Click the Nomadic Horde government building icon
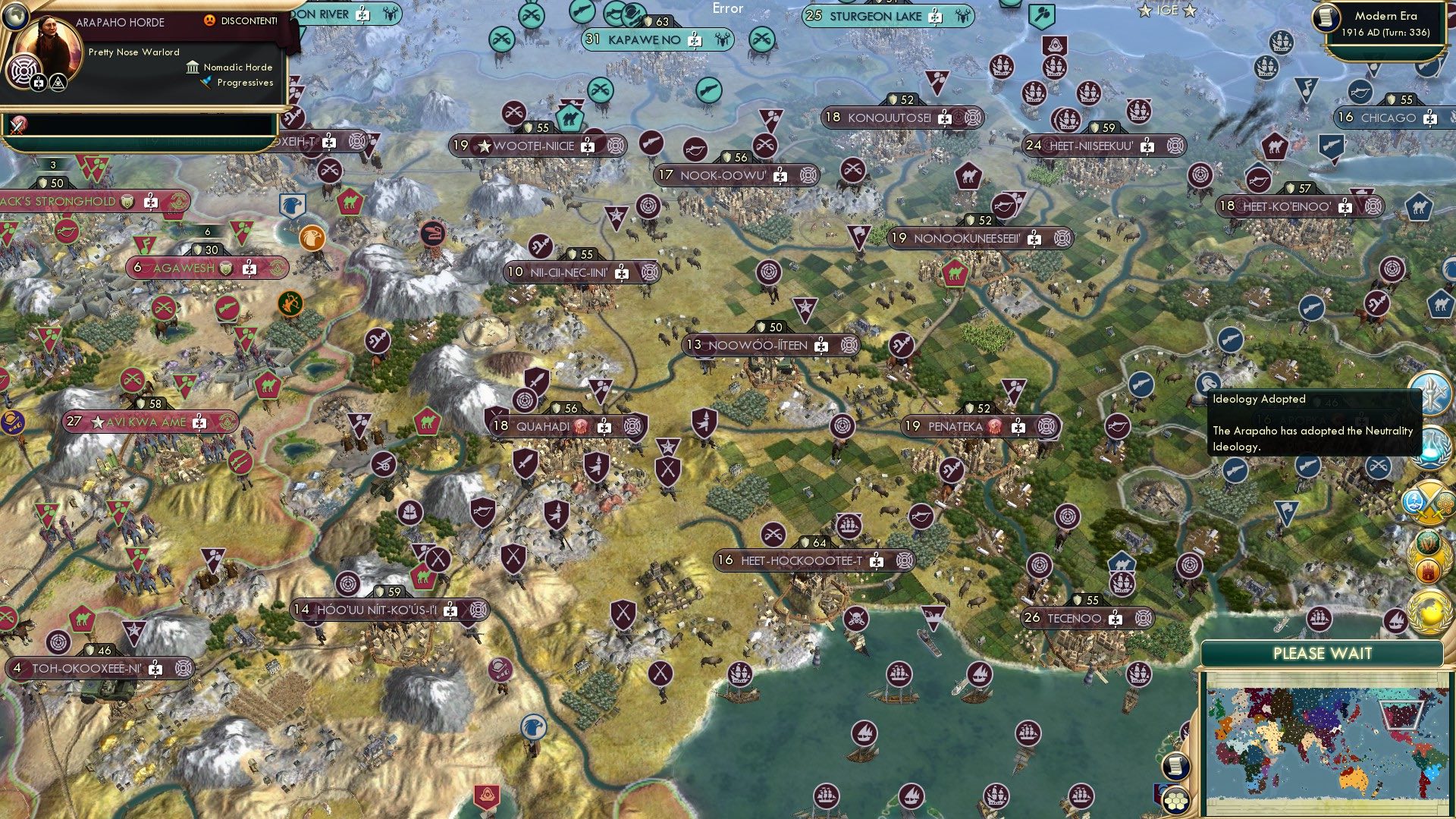The height and width of the screenshot is (819, 1456). pos(192,68)
